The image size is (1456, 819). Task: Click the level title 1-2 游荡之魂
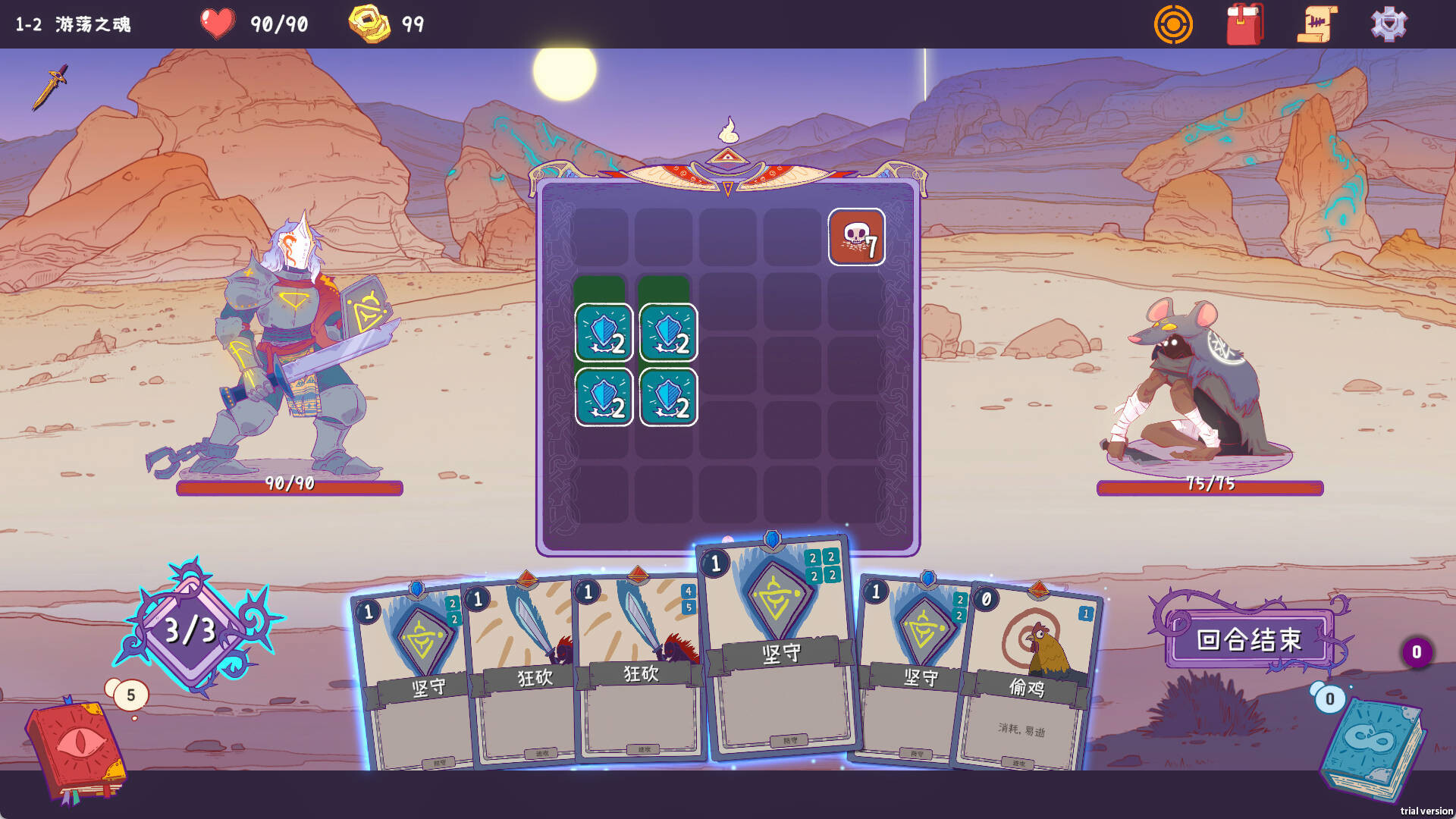click(x=72, y=24)
